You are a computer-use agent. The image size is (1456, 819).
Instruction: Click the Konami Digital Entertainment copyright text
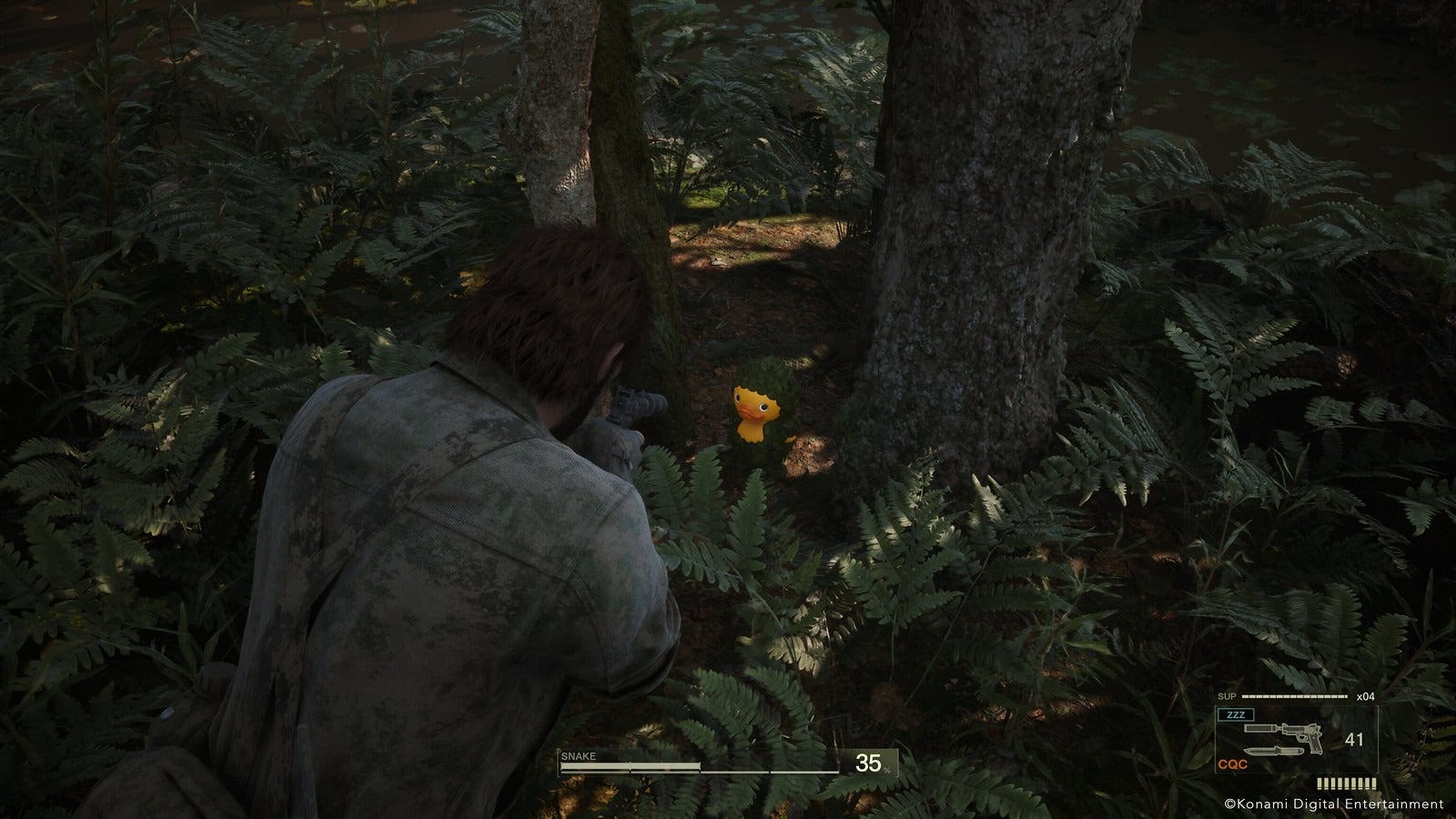pos(1333,804)
